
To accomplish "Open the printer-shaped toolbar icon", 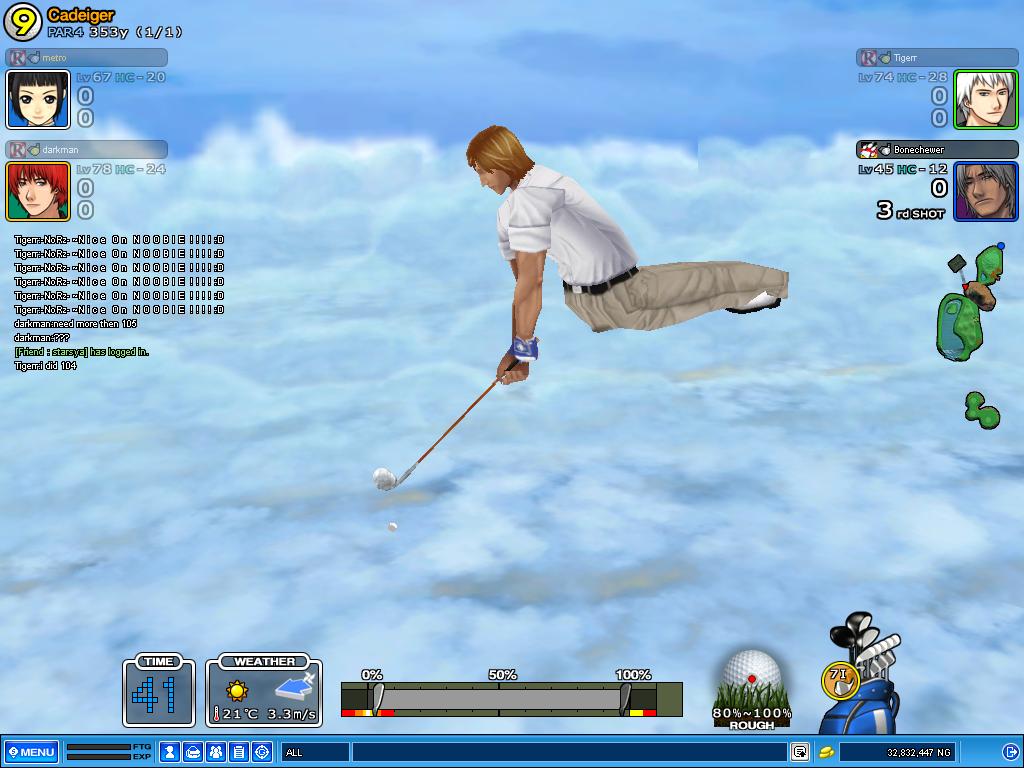I will [193, 752].
